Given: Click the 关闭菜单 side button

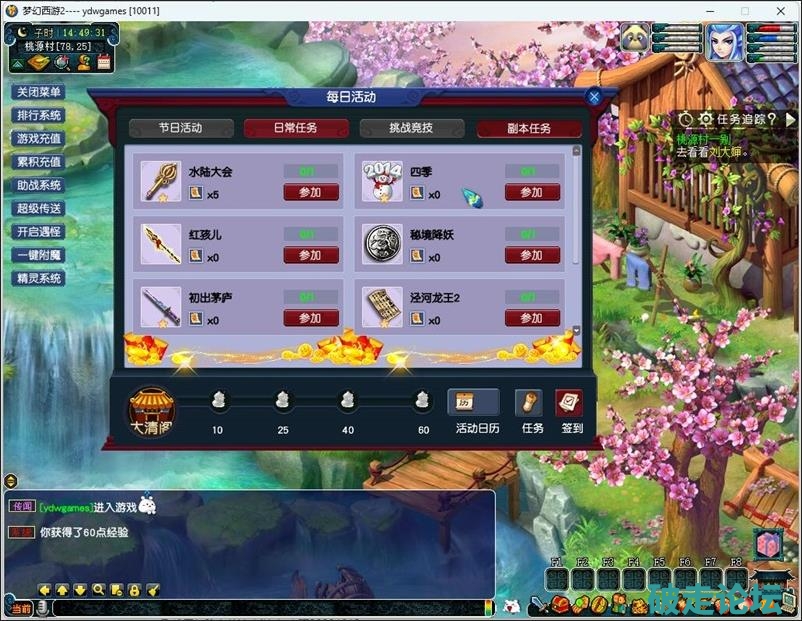Looking at the screenshot, I should (39, 92).
